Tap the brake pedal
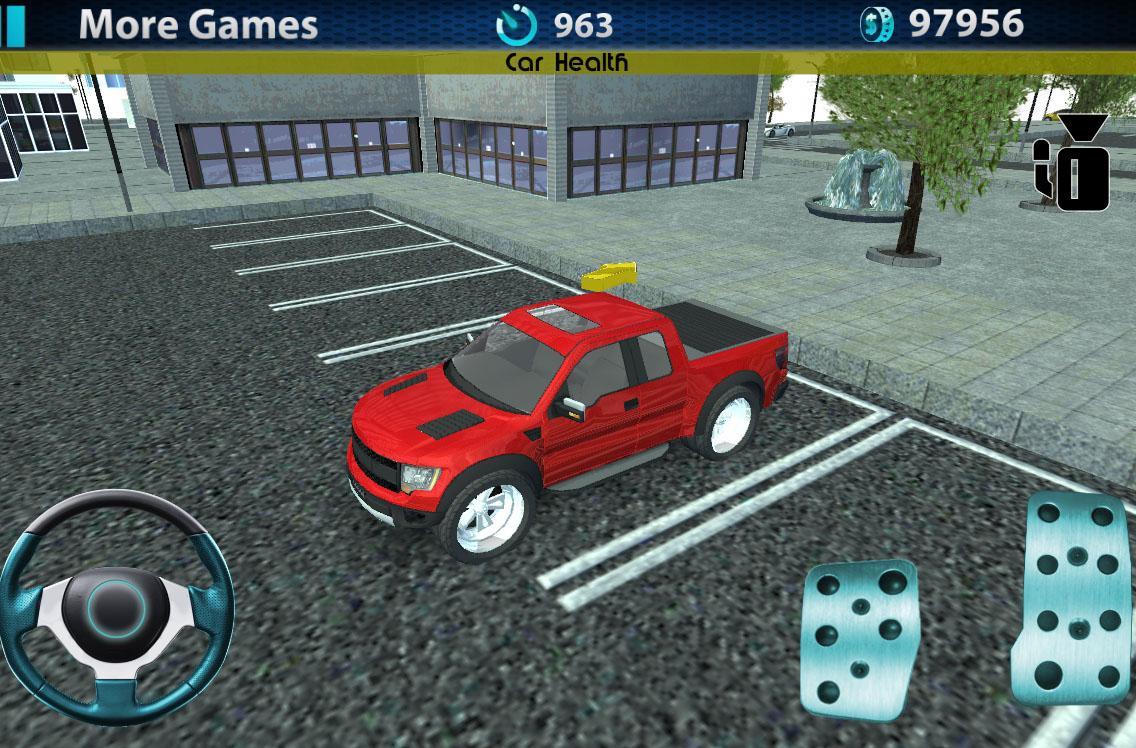This screenshot has height=748, width=1136. [x=860, y=638]
